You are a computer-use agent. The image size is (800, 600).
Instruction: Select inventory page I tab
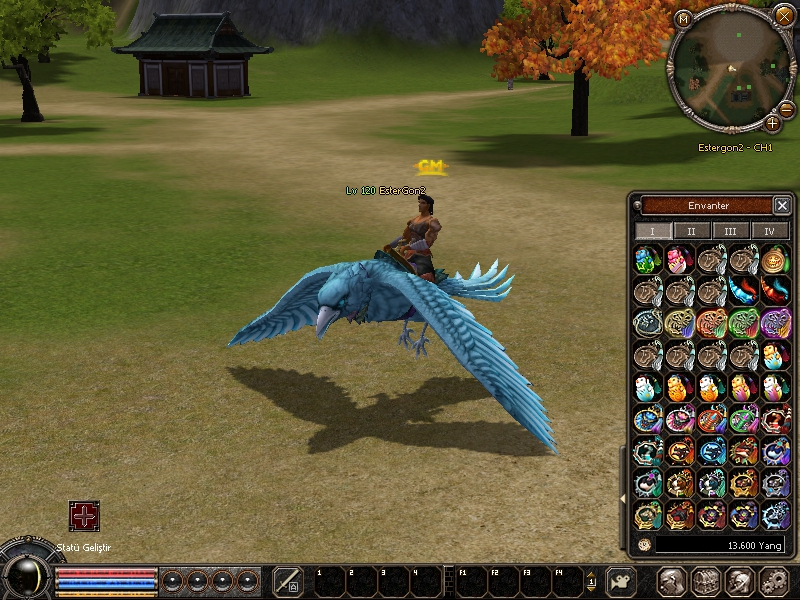point(653,231)
